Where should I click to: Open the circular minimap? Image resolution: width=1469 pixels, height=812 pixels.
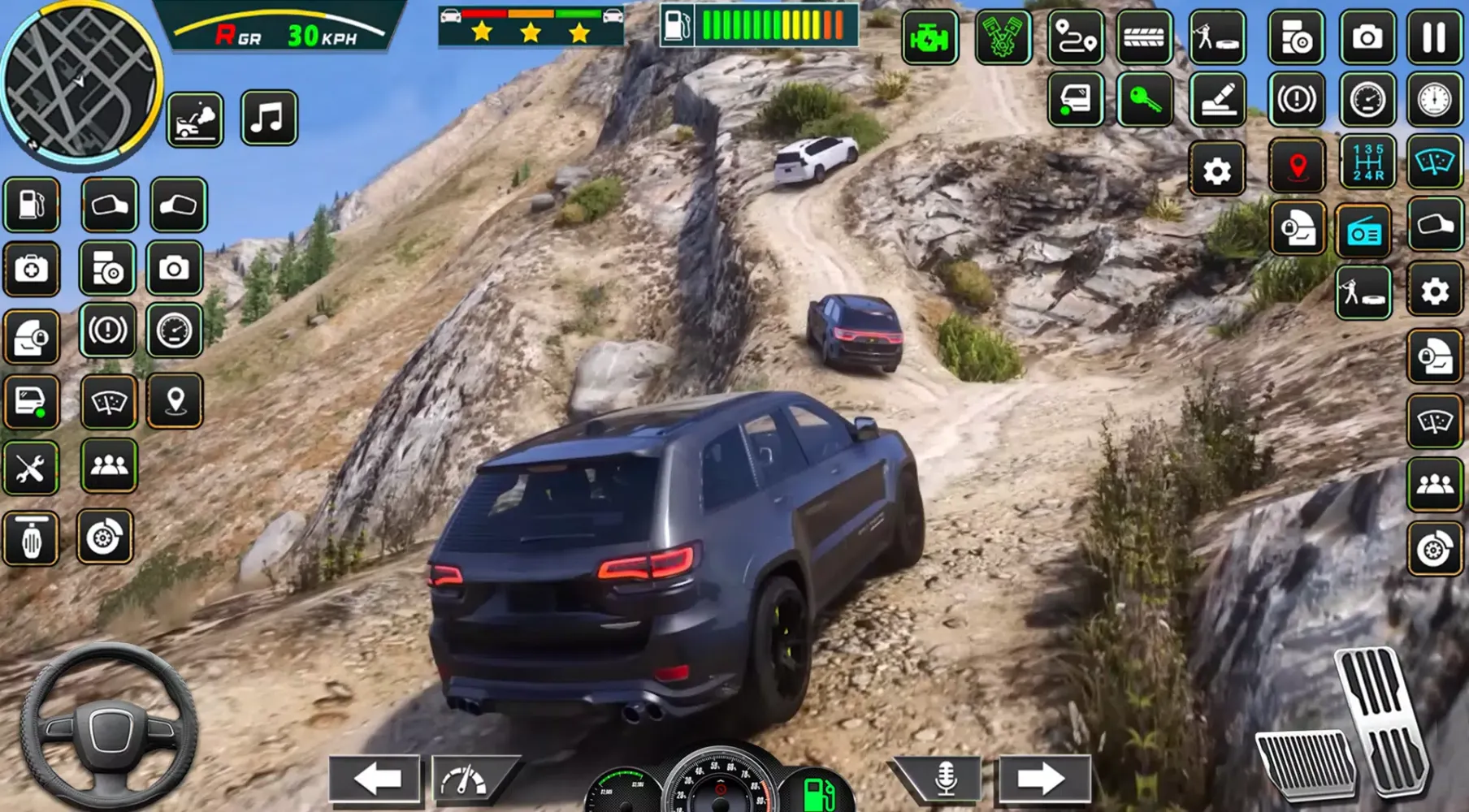click(80, 80)
